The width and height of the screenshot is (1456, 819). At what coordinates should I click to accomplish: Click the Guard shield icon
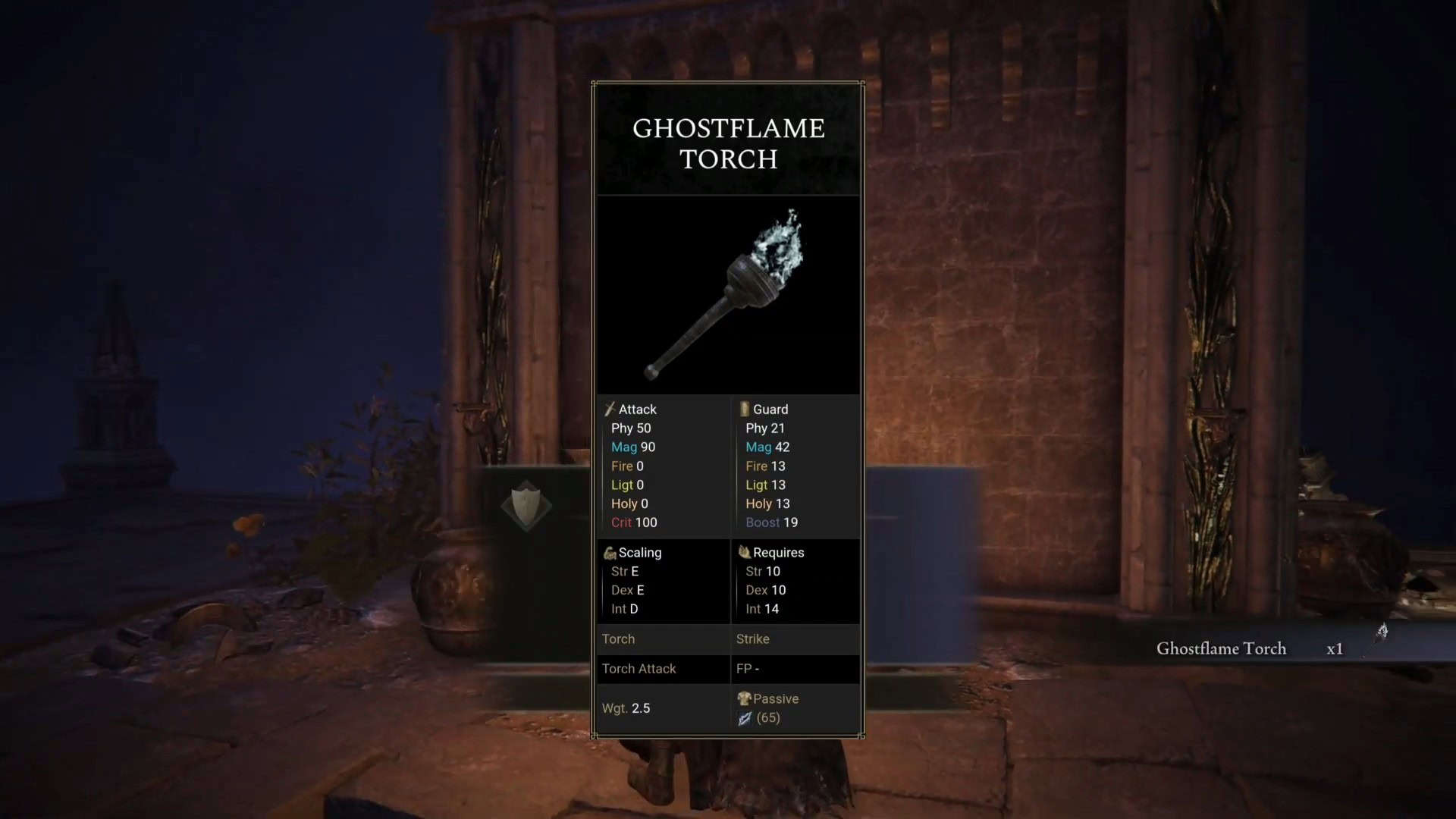tap(744, 409)
